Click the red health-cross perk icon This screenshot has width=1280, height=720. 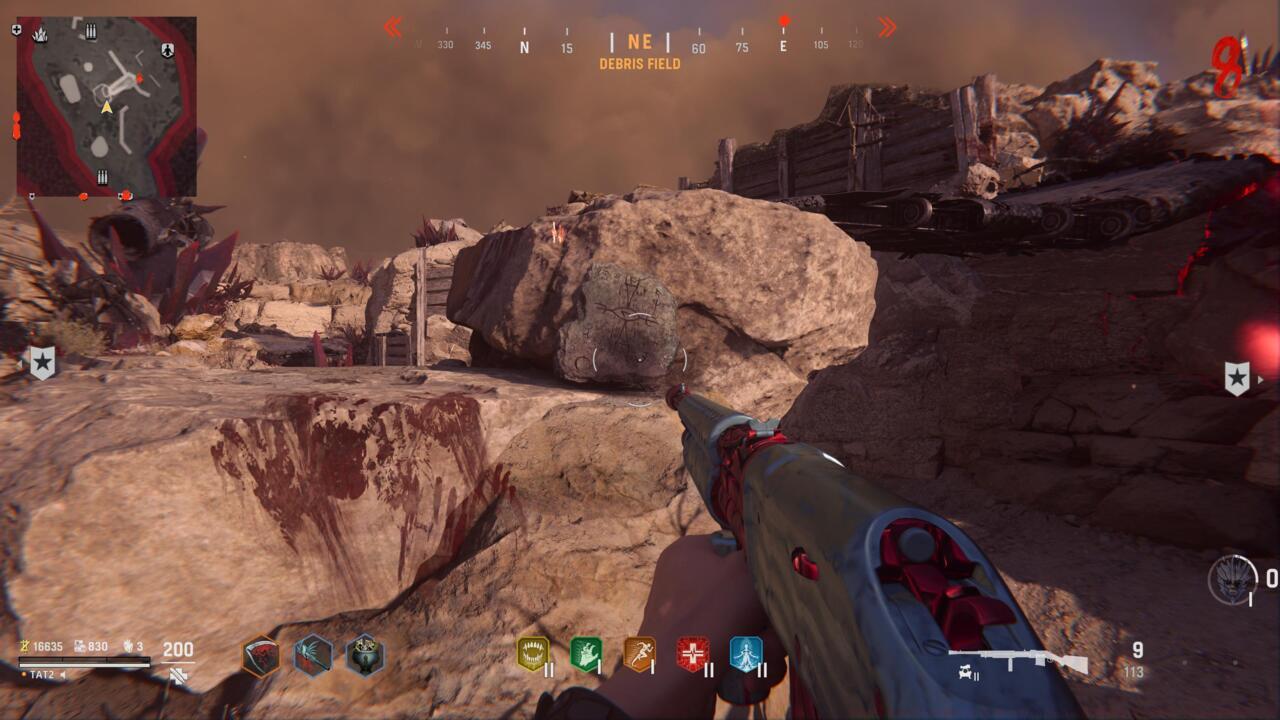pyautogui.click(x=692, y=654)
